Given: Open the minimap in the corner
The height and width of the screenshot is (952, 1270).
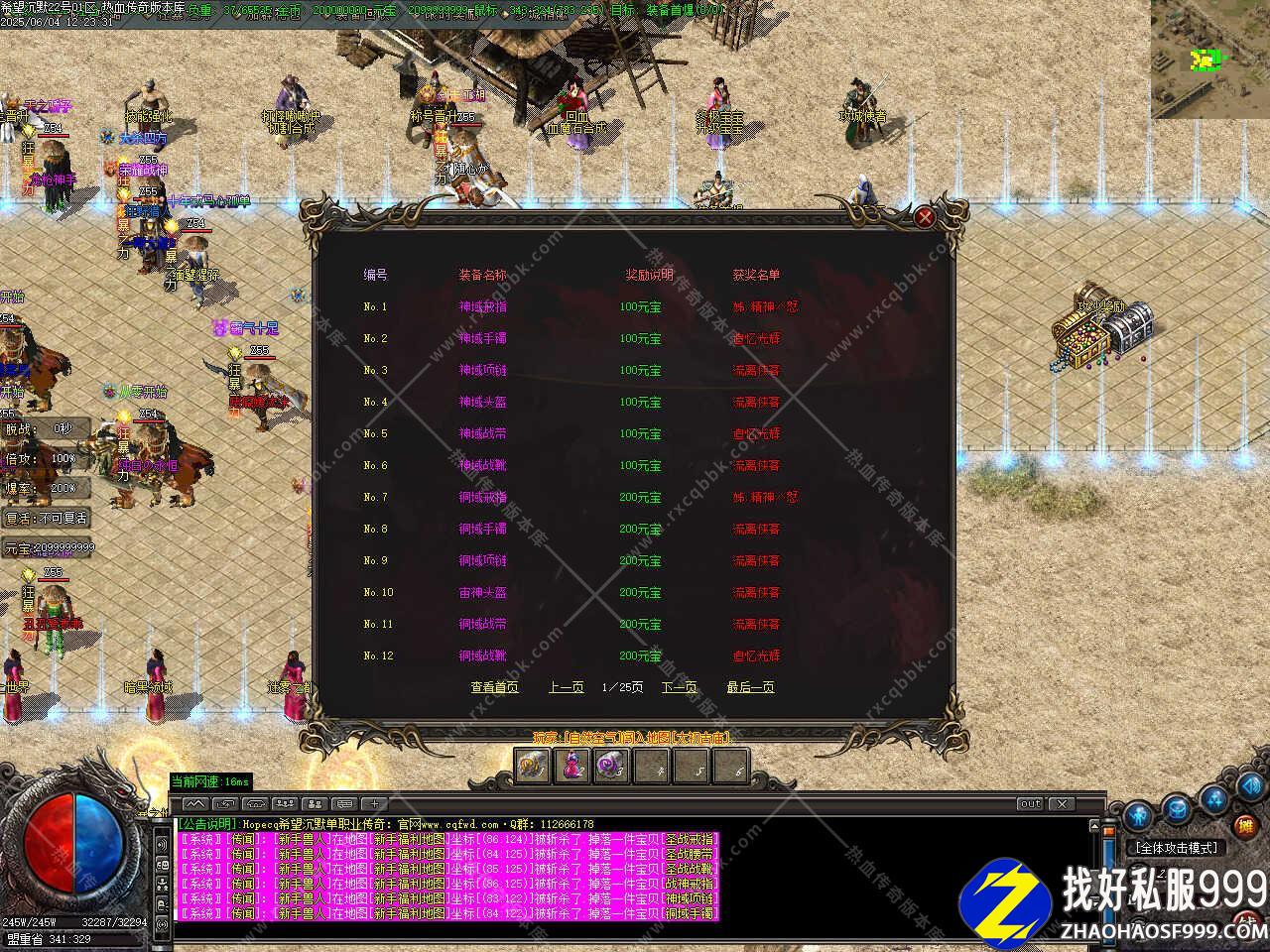Looking at the screenshot, I should [1209, 58].
